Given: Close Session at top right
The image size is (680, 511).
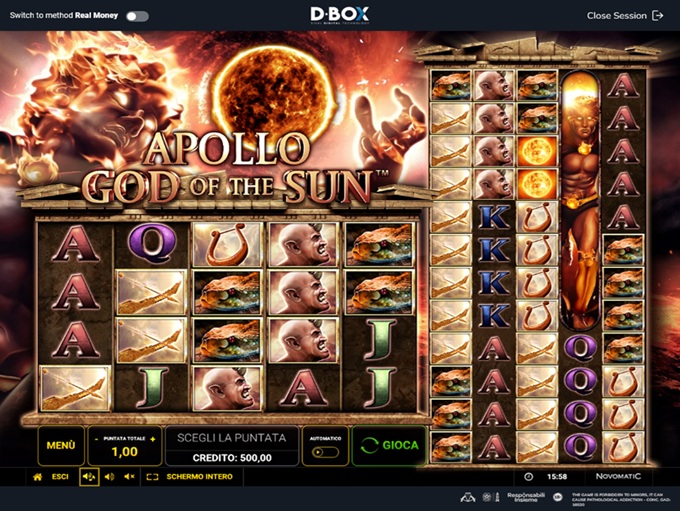Looking at the screenshot, I should coord(624,16).
